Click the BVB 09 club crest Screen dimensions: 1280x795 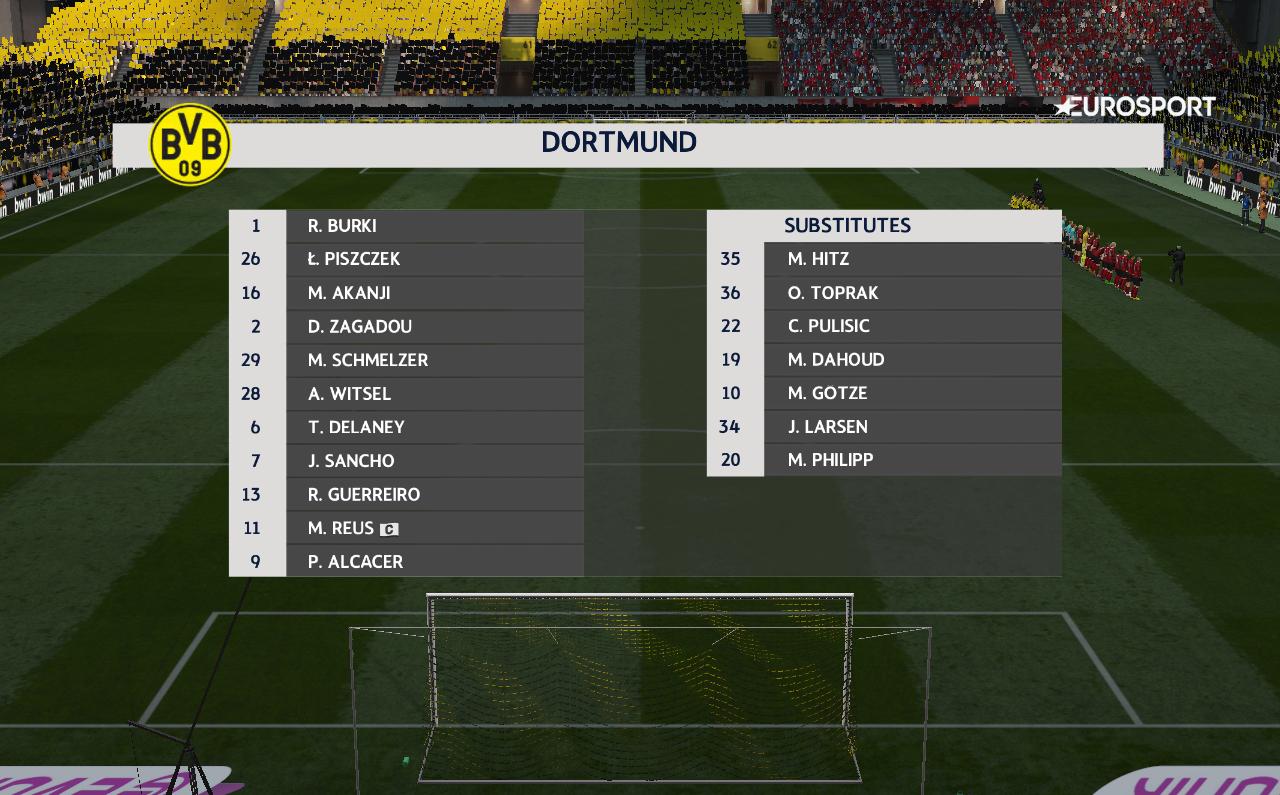[x=190, y=147]
